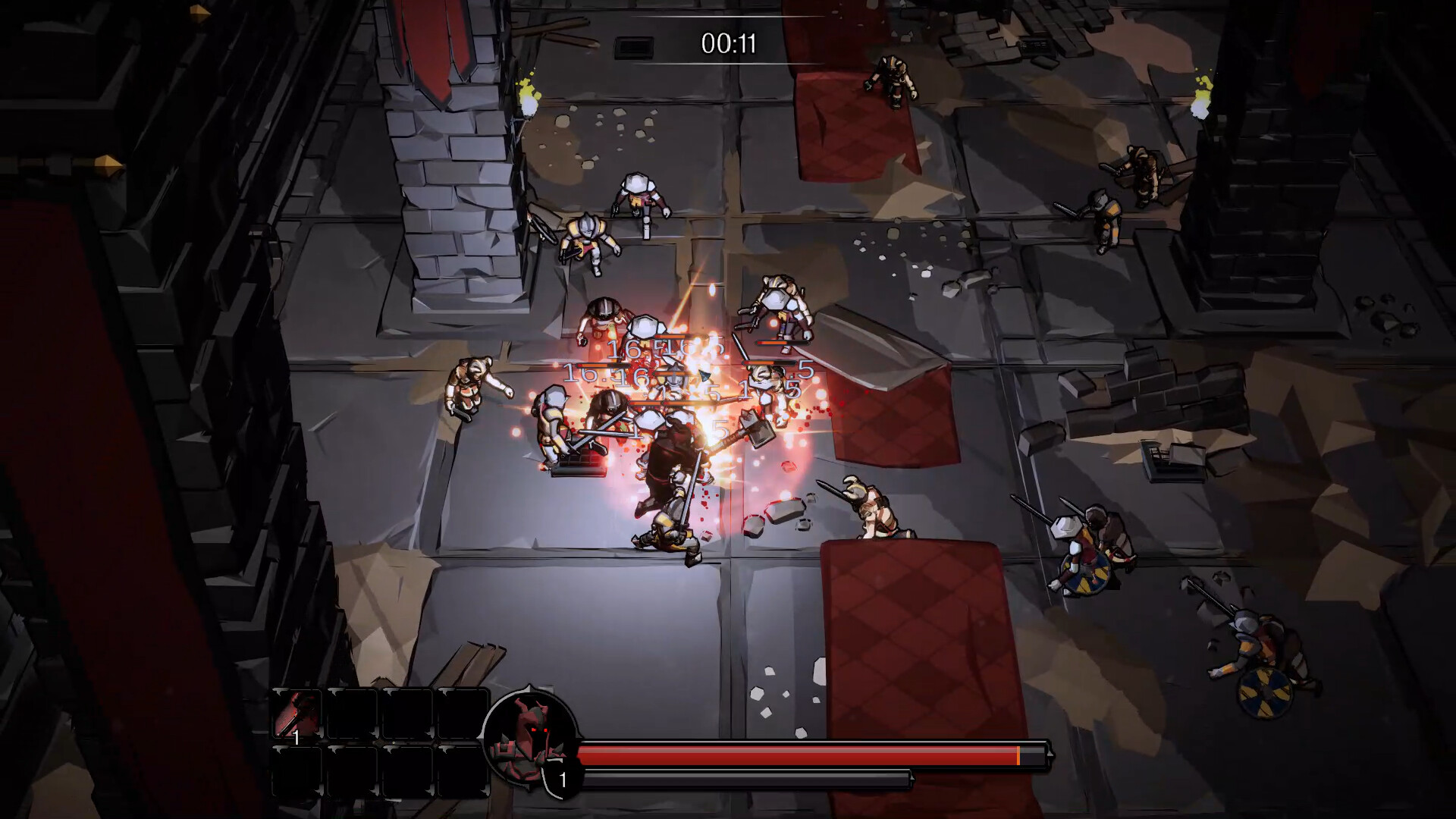Click the match timer showing 00:11
Screen dimensions: 1456x819
coord(729,42)
